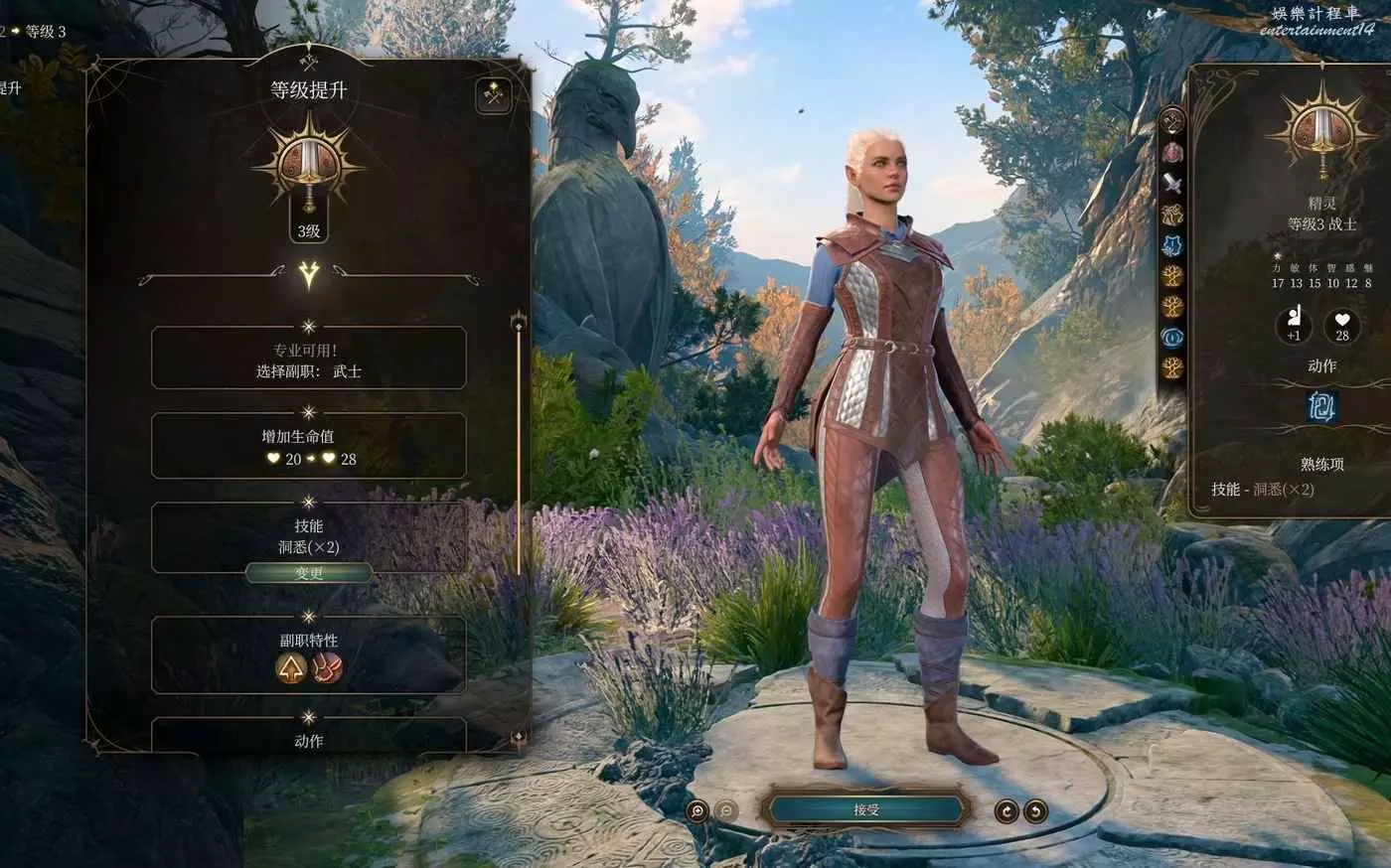
Task: Select the upward arrow subclass feature icon
Action: [x=291, y=669]
